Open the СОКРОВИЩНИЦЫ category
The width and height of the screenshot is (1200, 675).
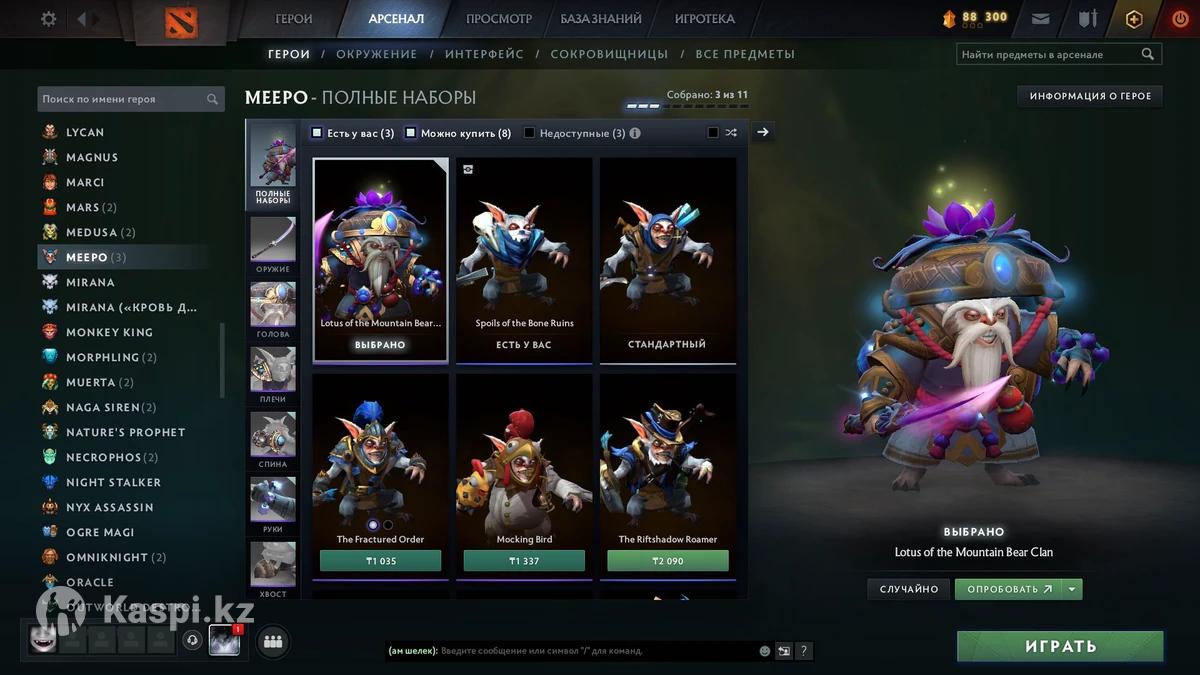coord(609,54)
